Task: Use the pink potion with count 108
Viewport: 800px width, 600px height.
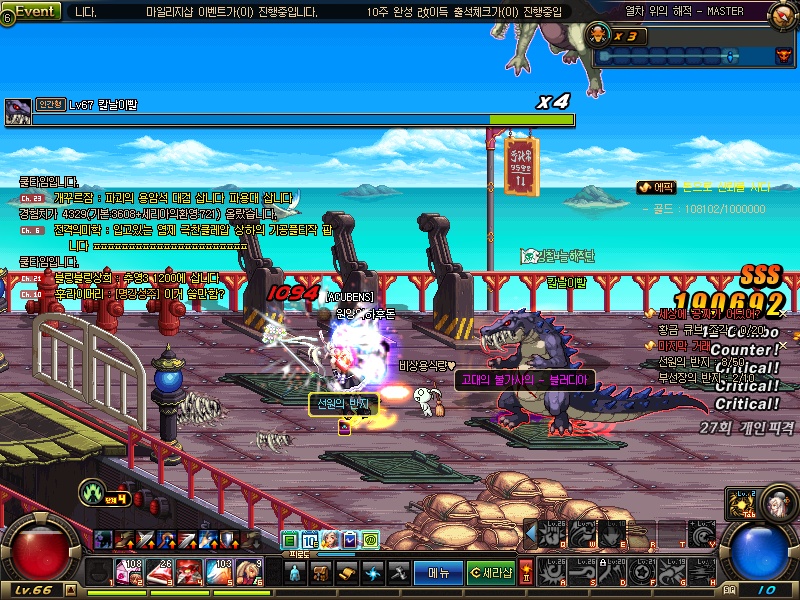Action: [x=132, y=572]
